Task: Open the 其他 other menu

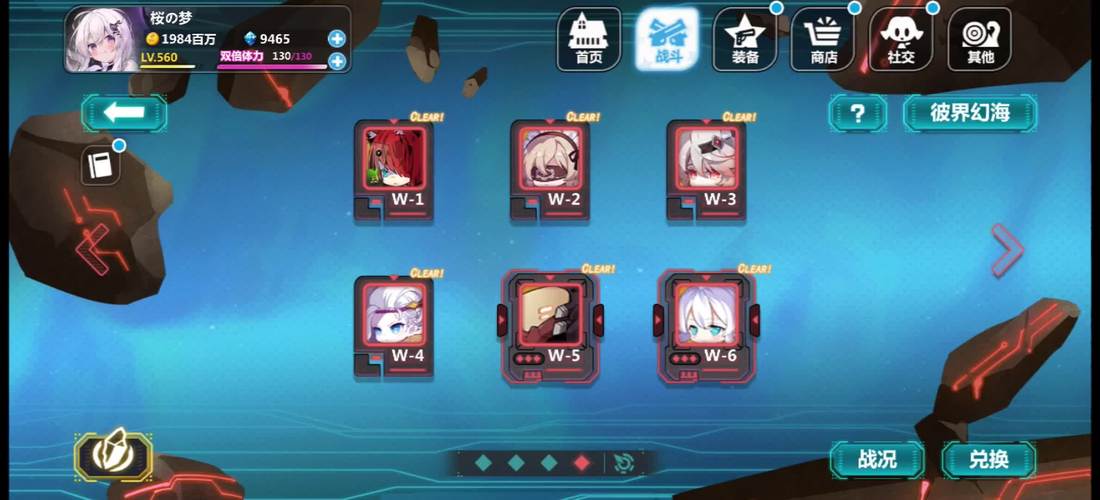Action: point(980,39)
